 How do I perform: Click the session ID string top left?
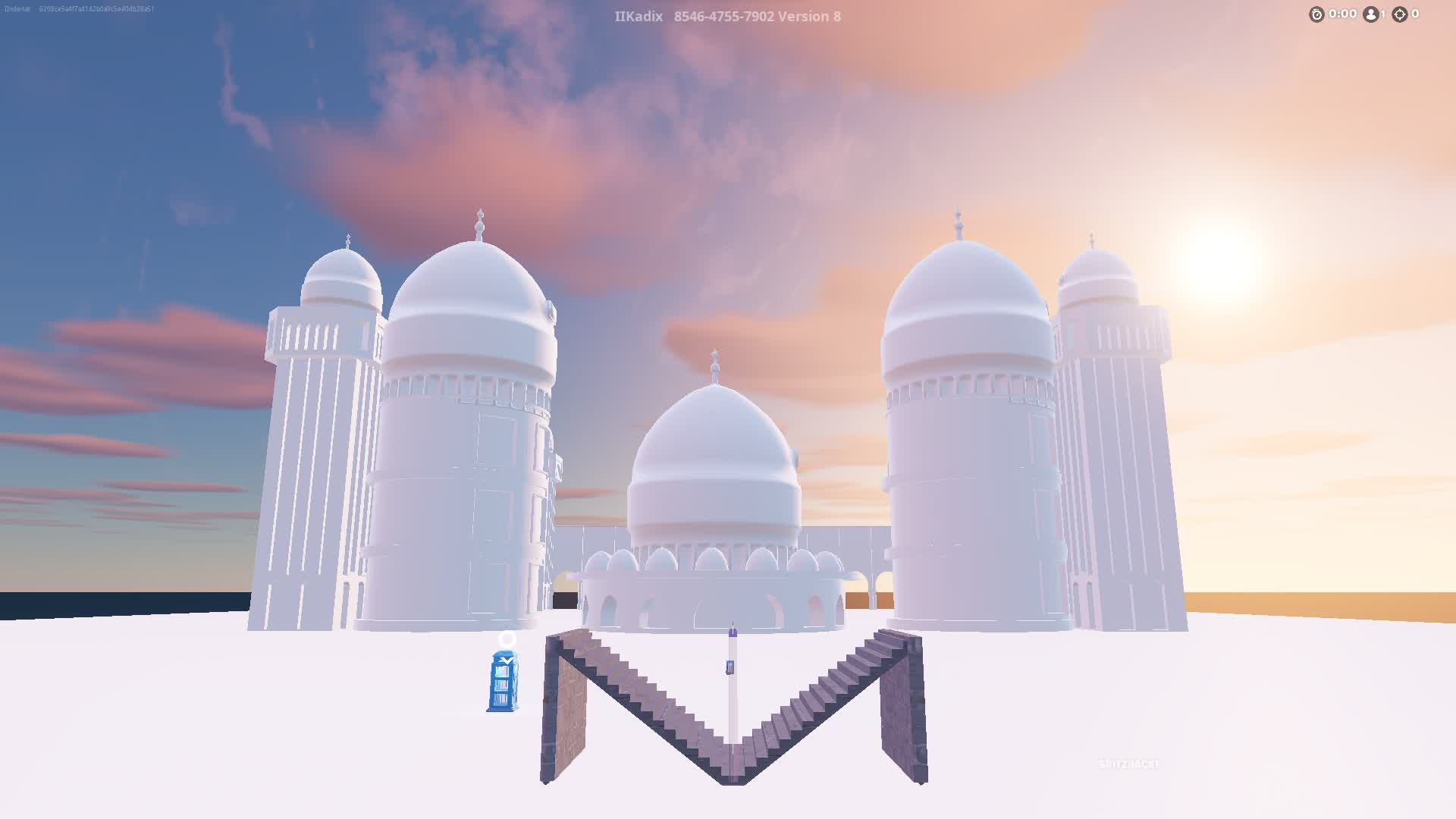[x=95, y=9]
